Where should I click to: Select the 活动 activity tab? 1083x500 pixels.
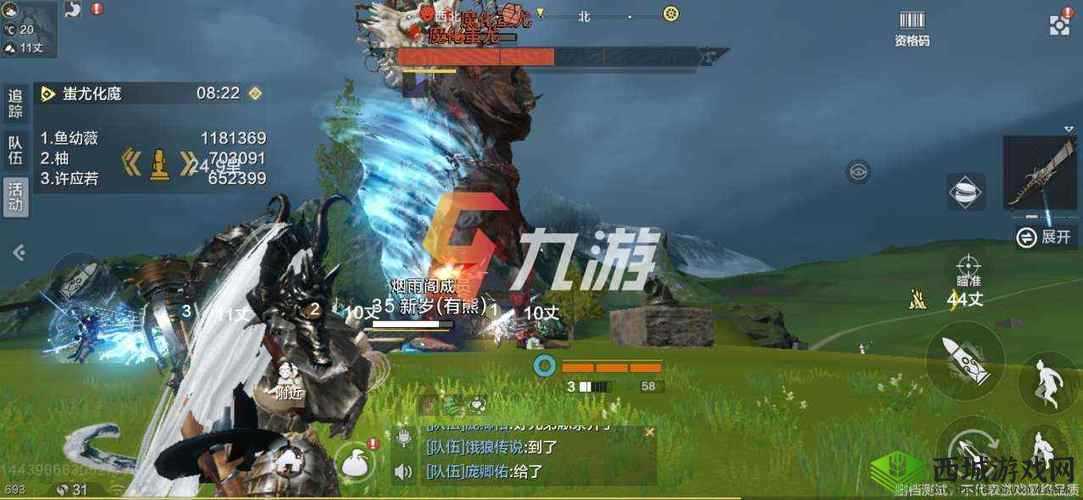(15, 194)
